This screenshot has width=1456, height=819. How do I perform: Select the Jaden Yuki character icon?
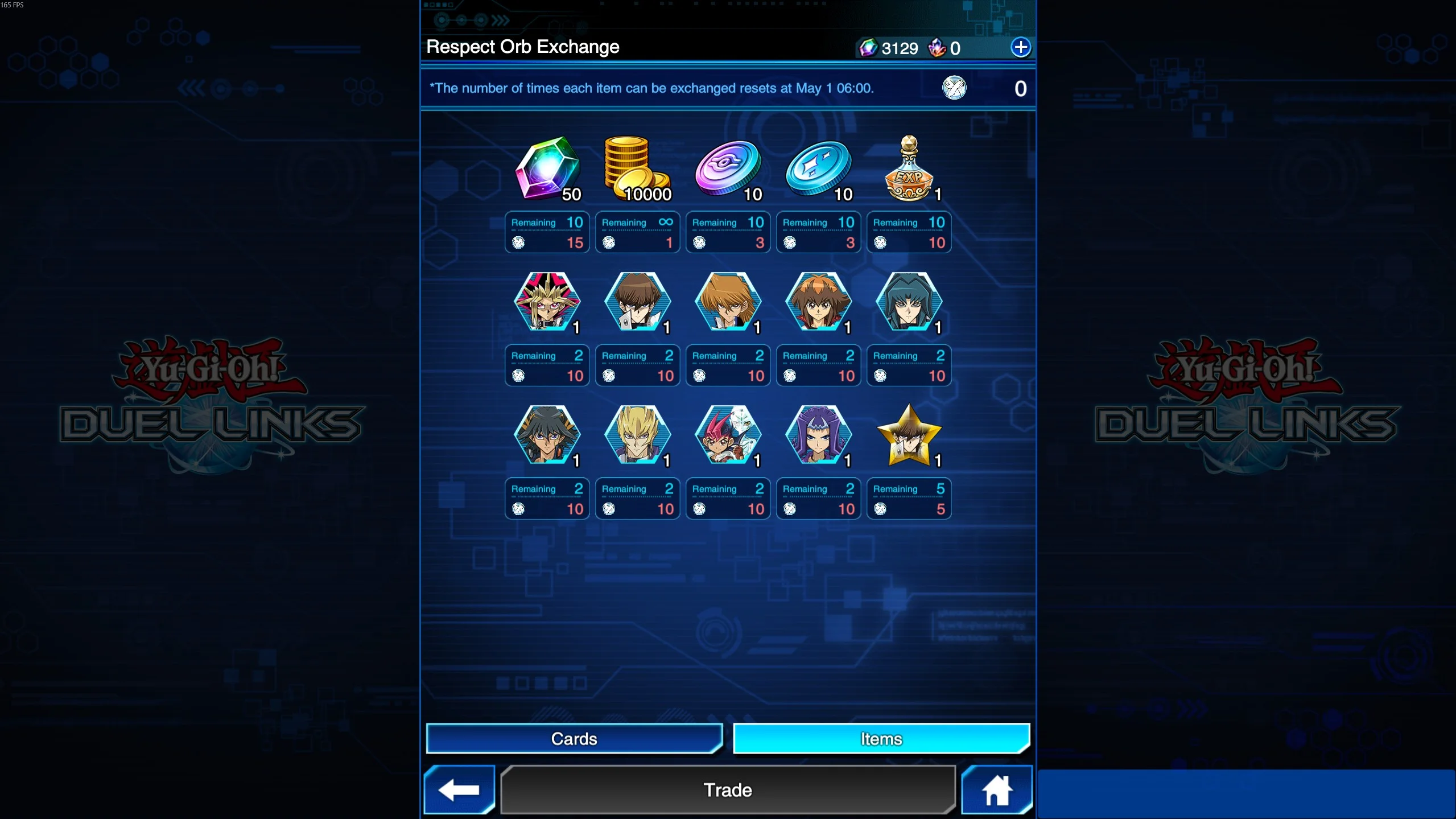[818, 302]
